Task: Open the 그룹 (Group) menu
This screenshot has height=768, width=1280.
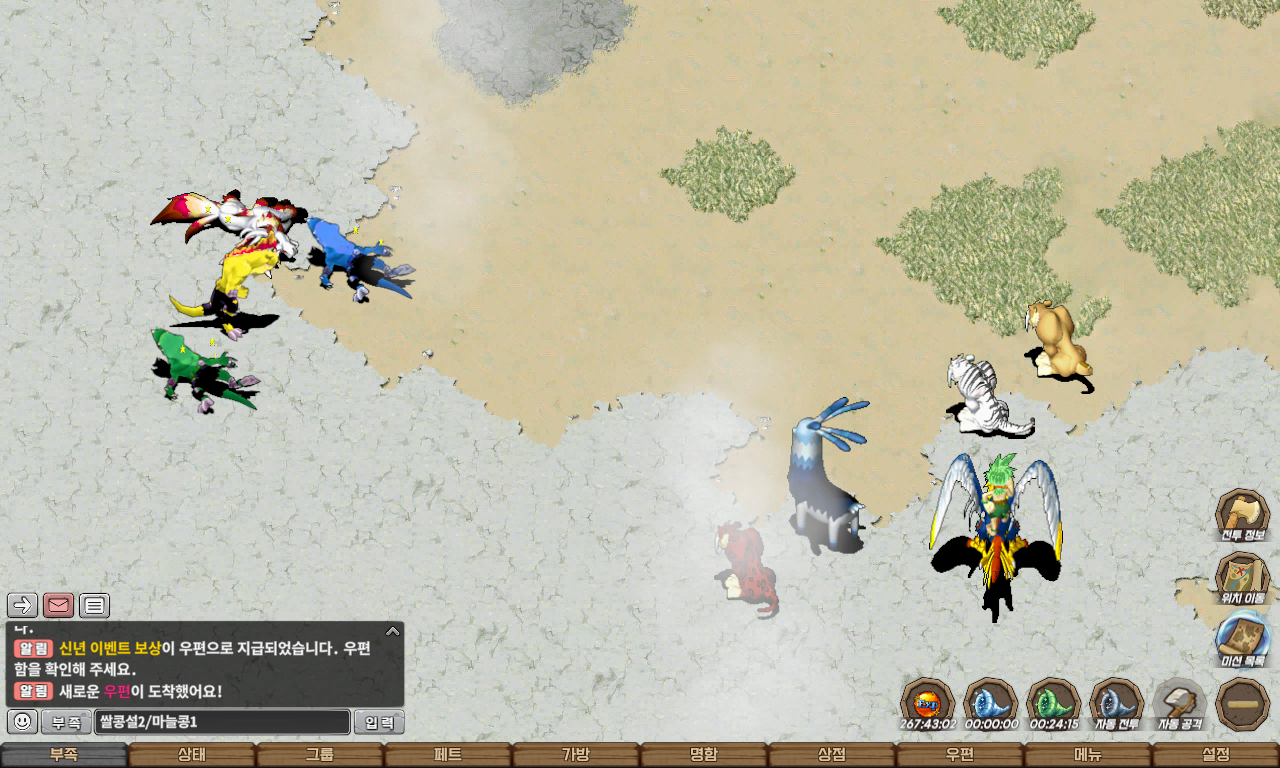Action: (320, 755)
